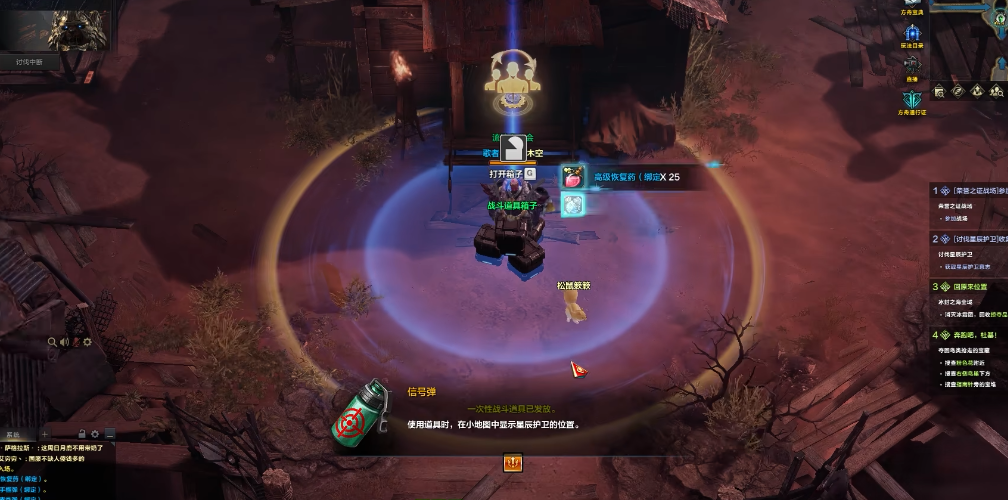Image resolution: width=1008 pixels, height=500 pixels.
Task: Minimize the chat window
Action: (109, 433)
